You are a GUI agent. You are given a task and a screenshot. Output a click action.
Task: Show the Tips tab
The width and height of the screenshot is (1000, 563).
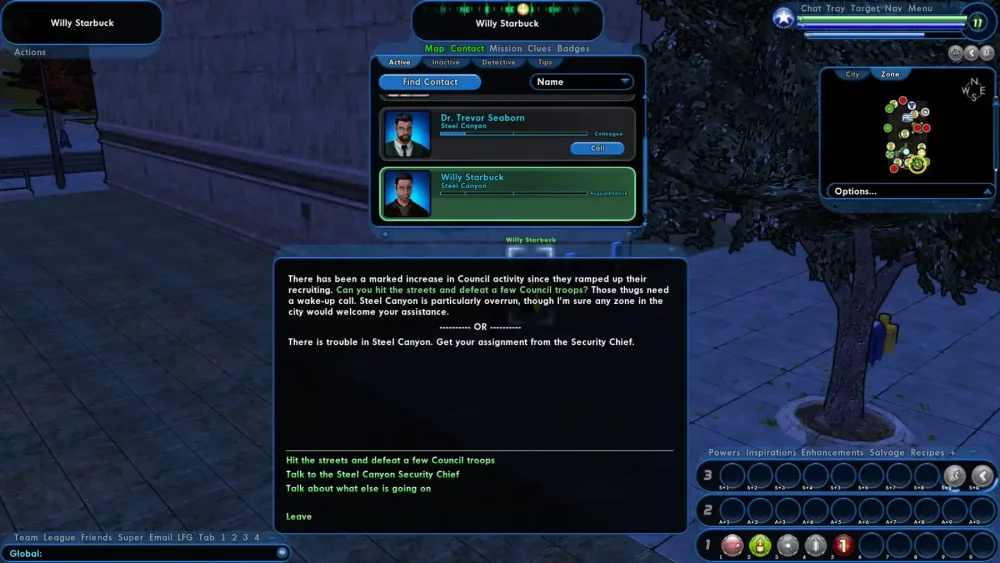coord(545,62)
